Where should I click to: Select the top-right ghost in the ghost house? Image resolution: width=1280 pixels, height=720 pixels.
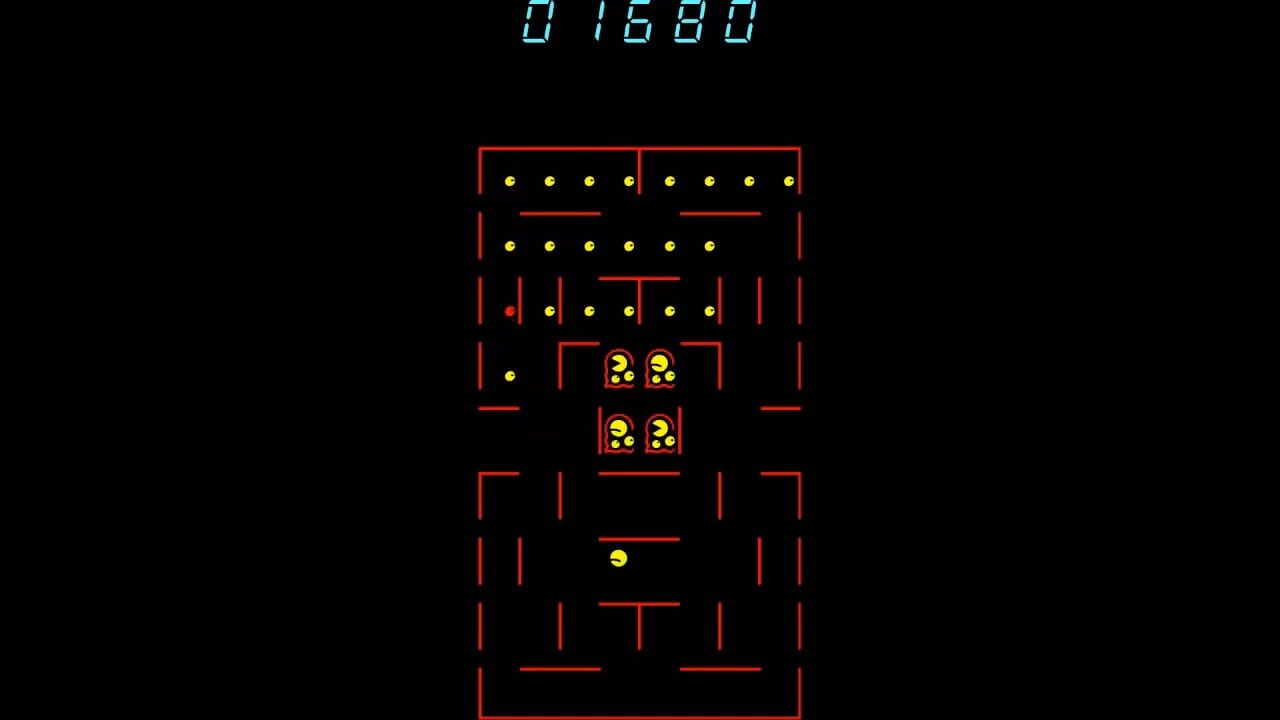tap(661, 370)
